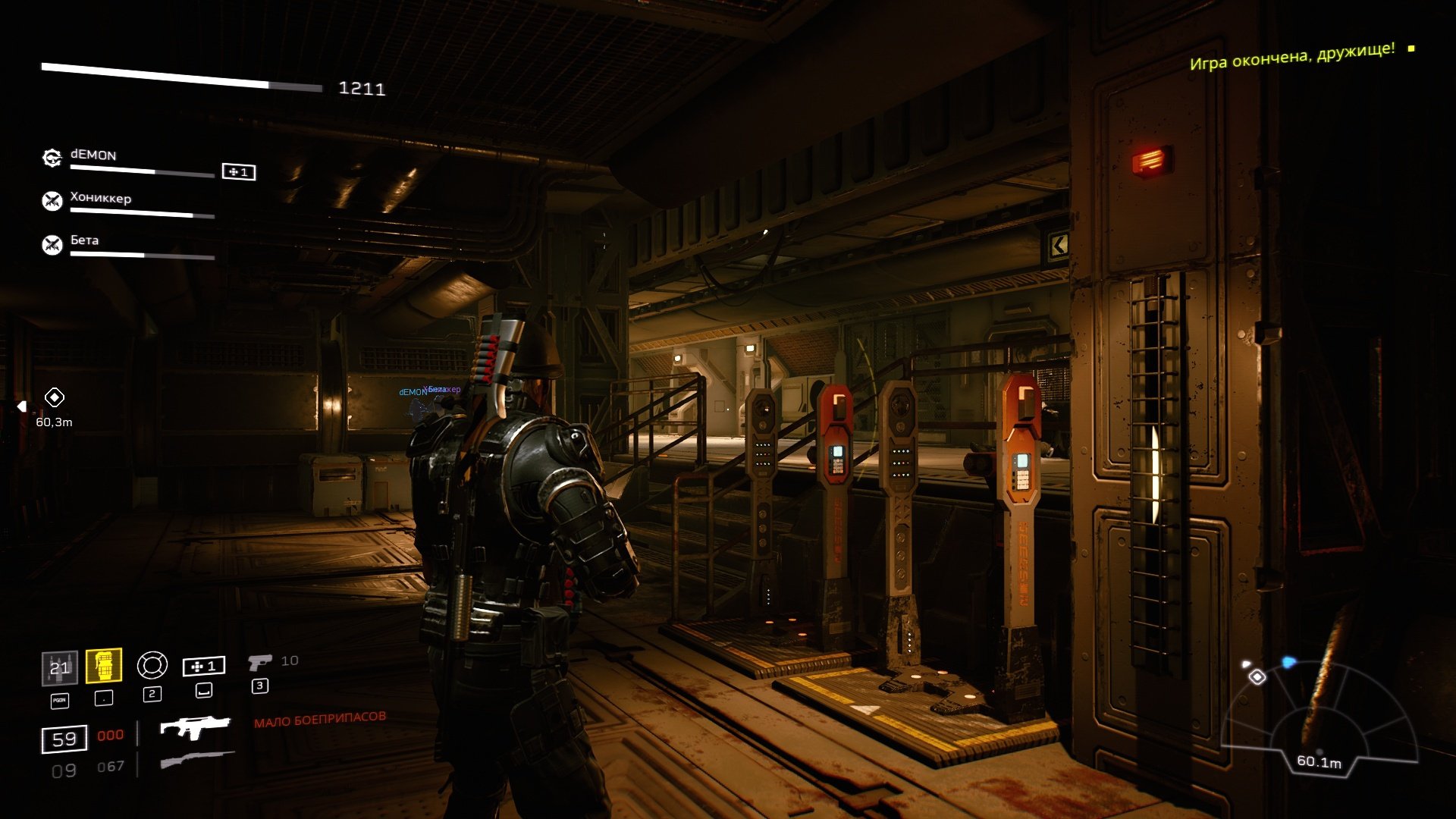Click dEMON's medkit count indicator
The image size is (1456, 819).
[x=238, y=172]
